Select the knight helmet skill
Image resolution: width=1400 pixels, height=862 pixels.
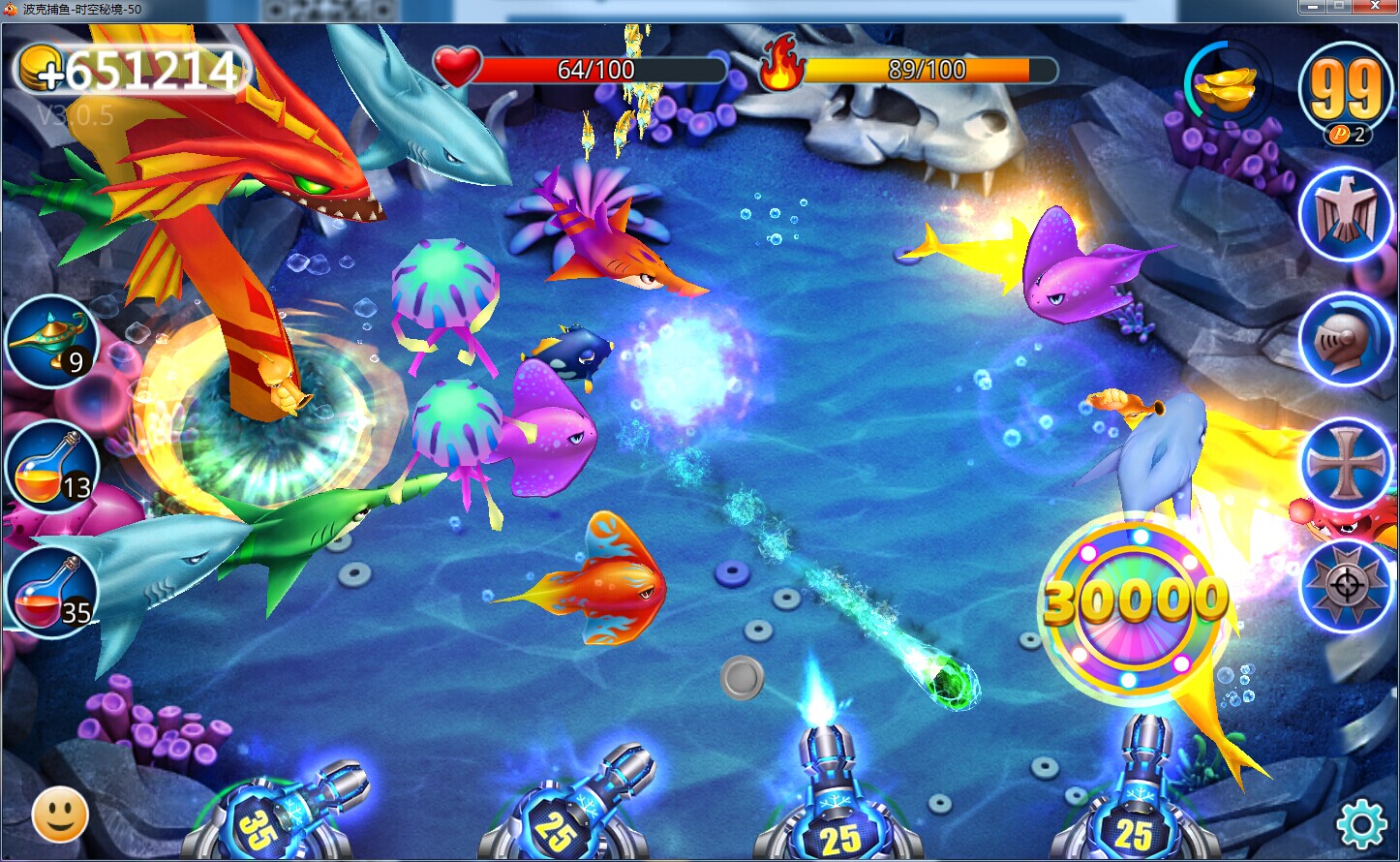1345,339
